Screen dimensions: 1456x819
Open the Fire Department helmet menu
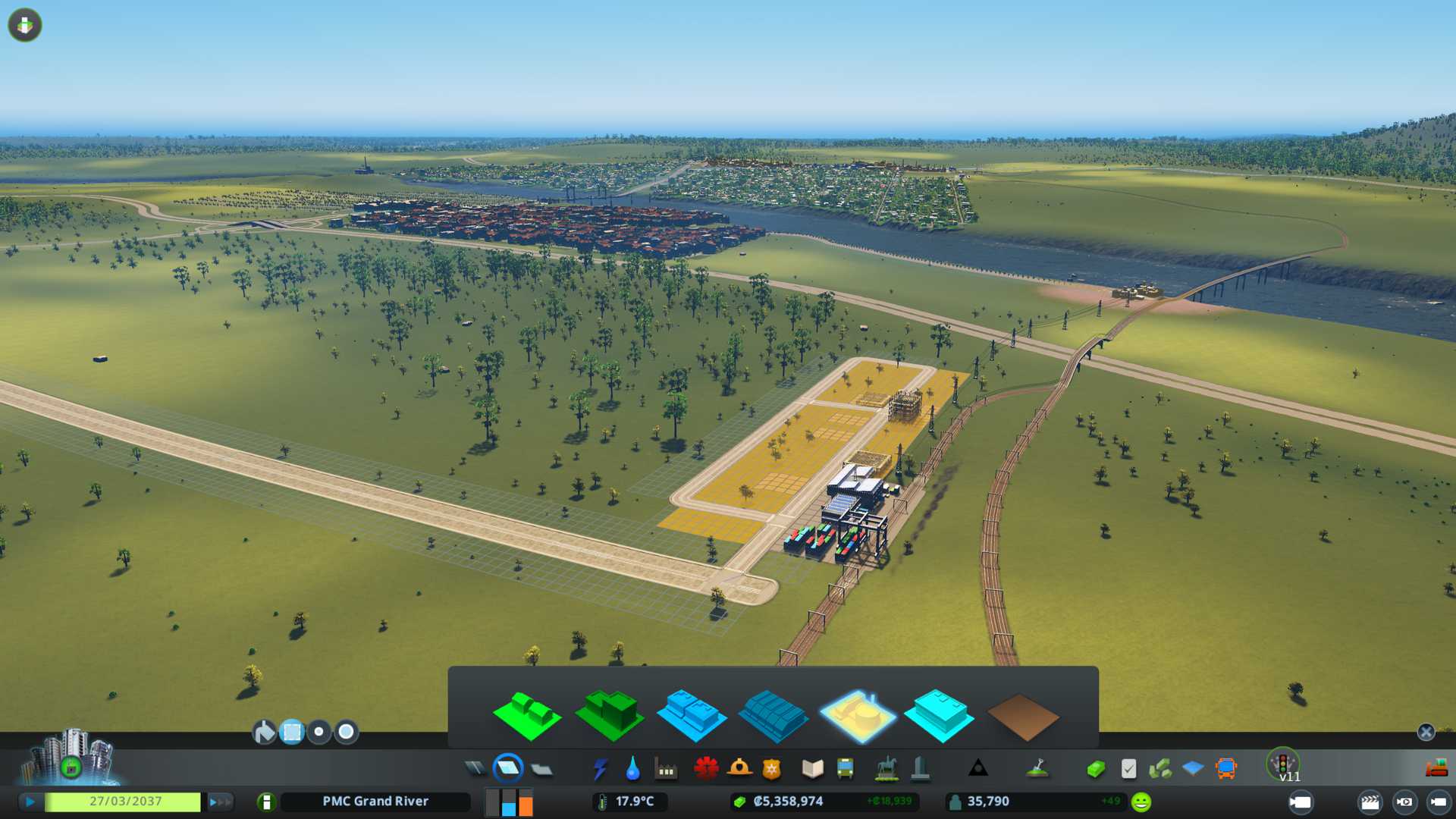click(739, 769)
